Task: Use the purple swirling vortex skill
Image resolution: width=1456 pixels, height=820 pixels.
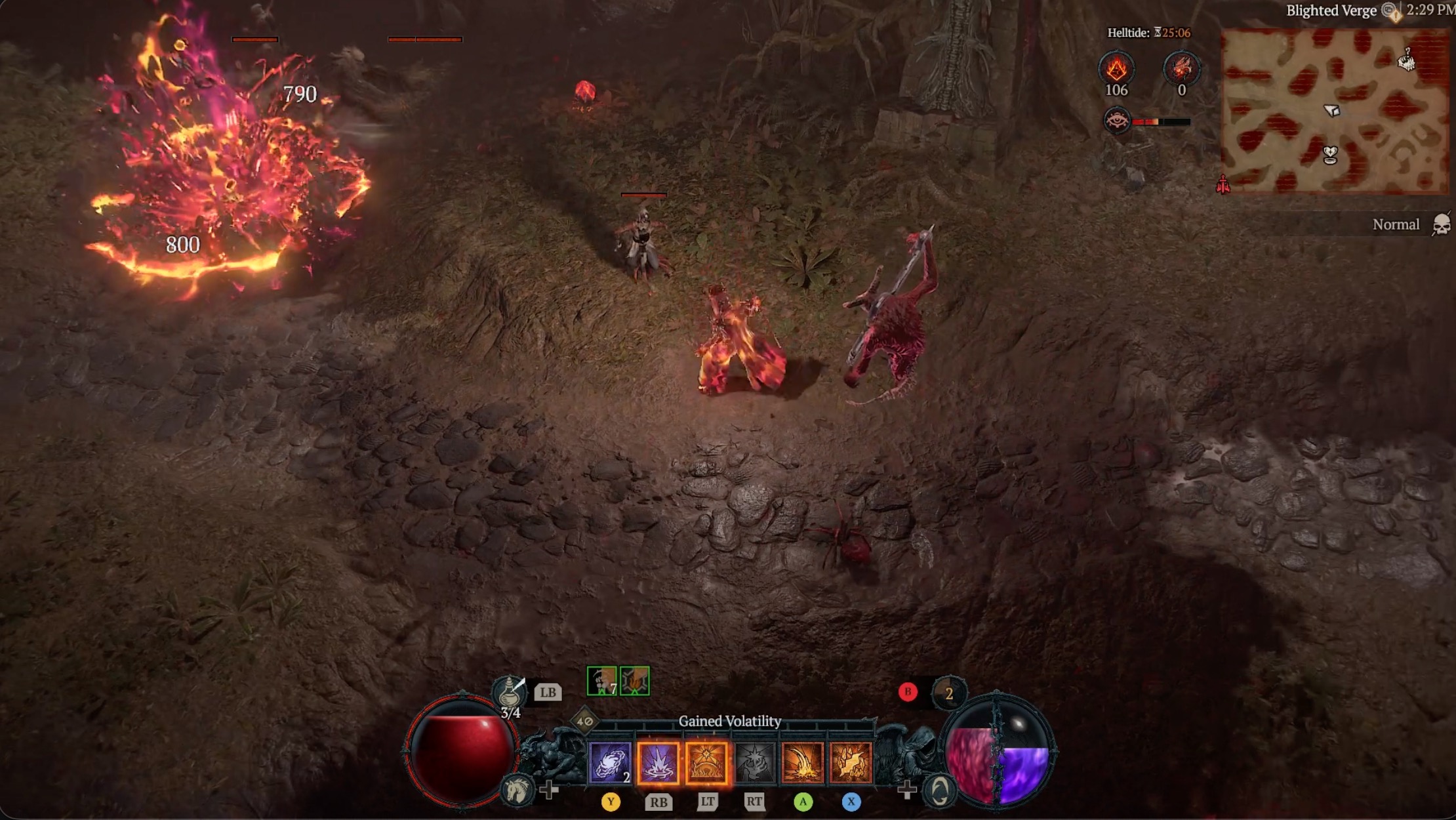Action: 610,762
